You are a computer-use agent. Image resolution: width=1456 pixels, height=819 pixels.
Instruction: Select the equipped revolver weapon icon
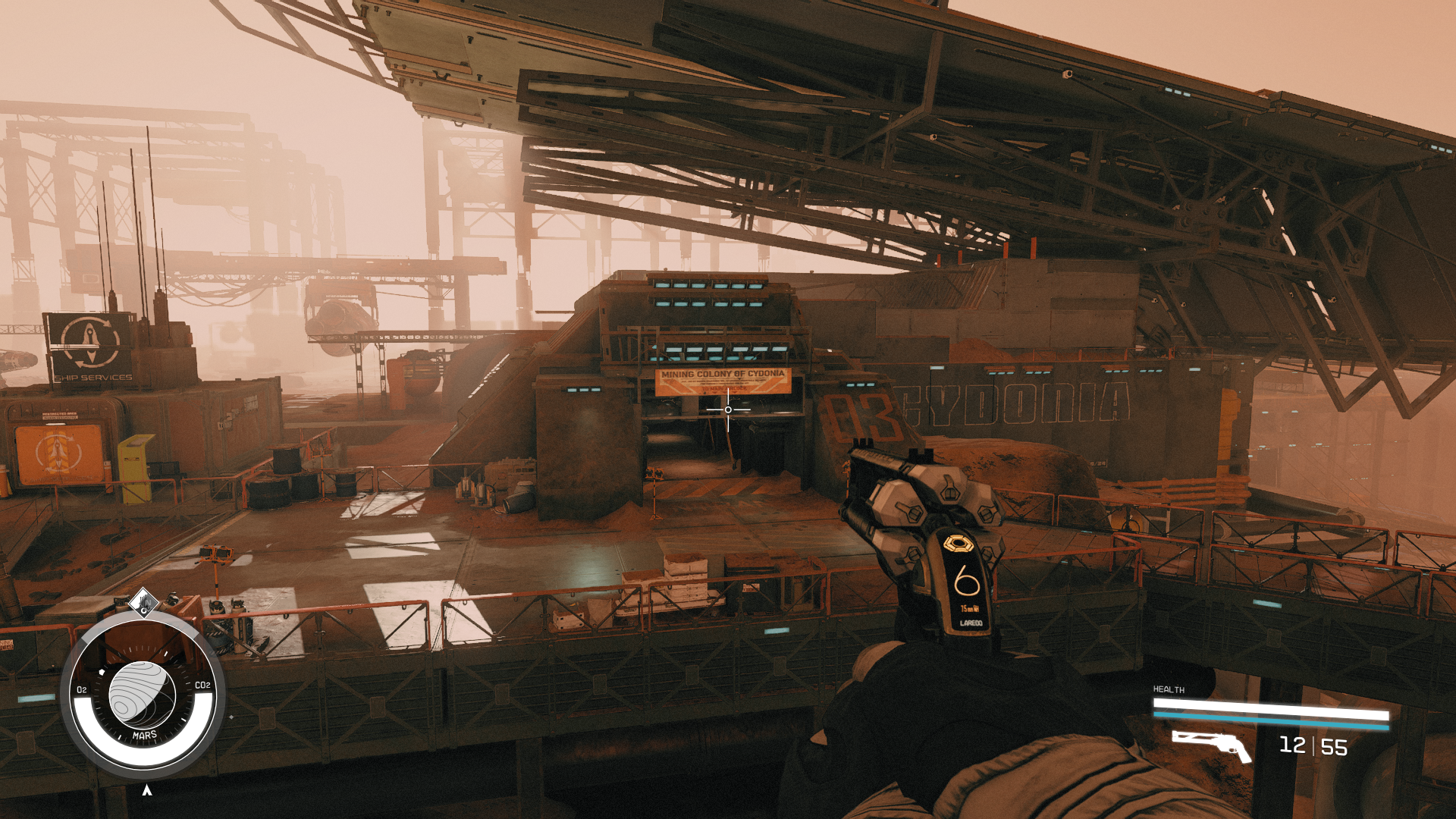(x=1211, y=745)
